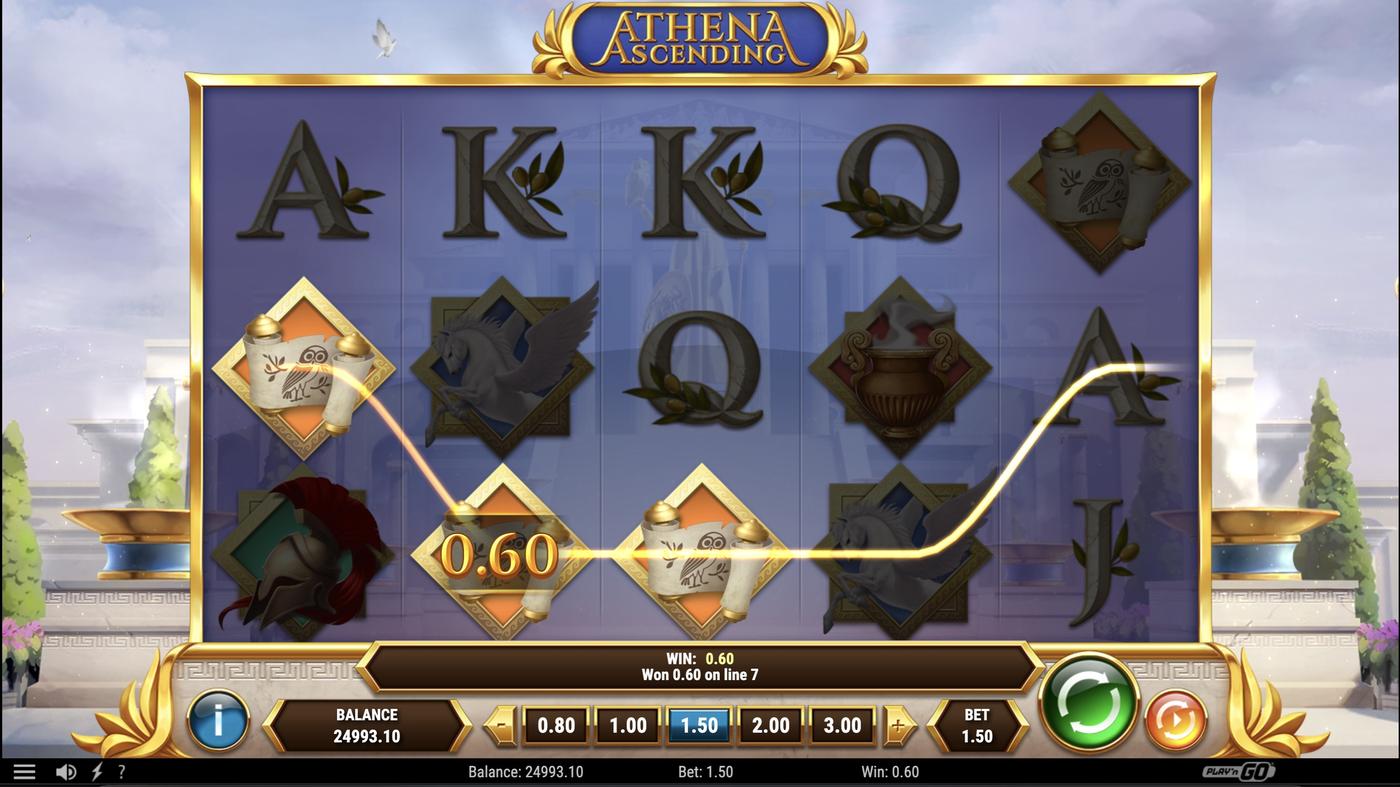Viewport: 1400px width, 787px height.
Task: Select the 1.00 bet button
Action: coord(627,723)
